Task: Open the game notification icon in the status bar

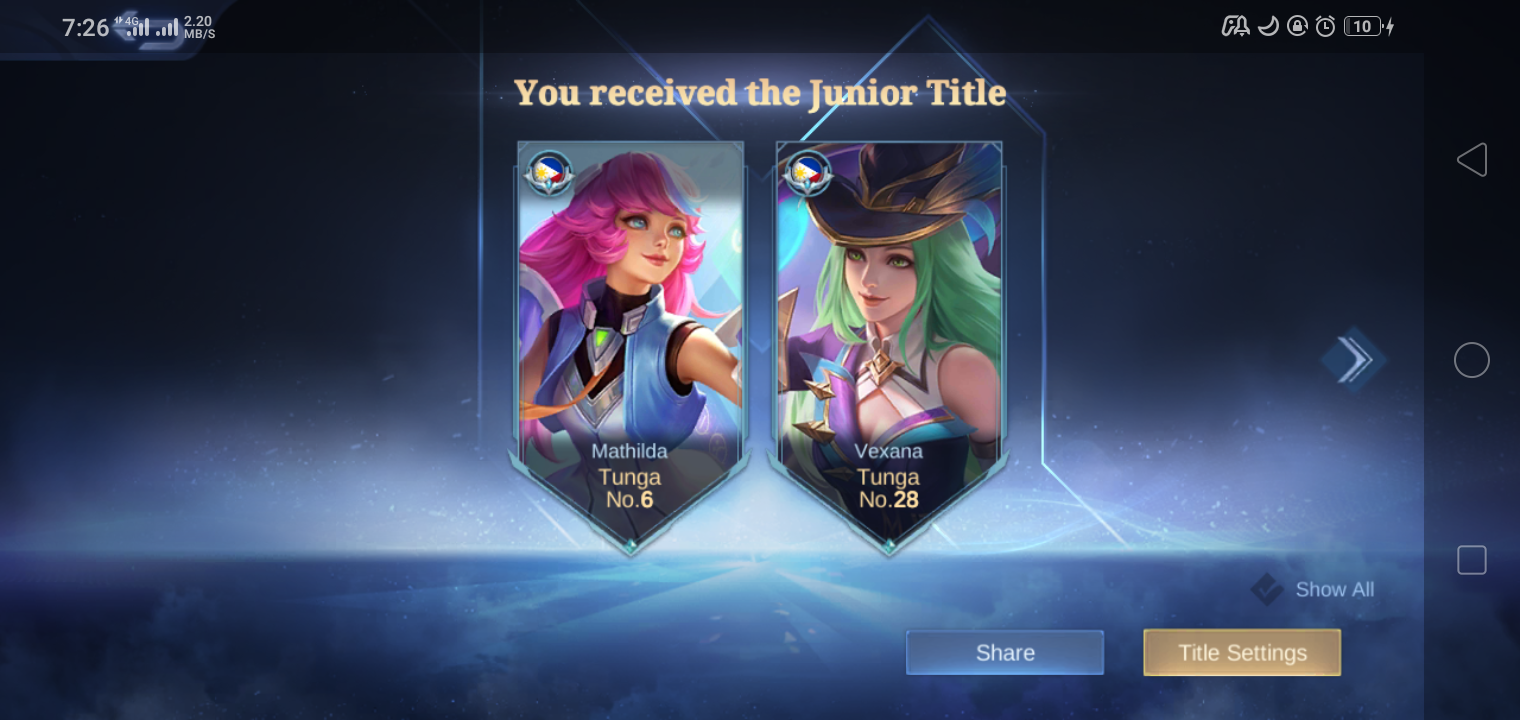Action: 1236,27
